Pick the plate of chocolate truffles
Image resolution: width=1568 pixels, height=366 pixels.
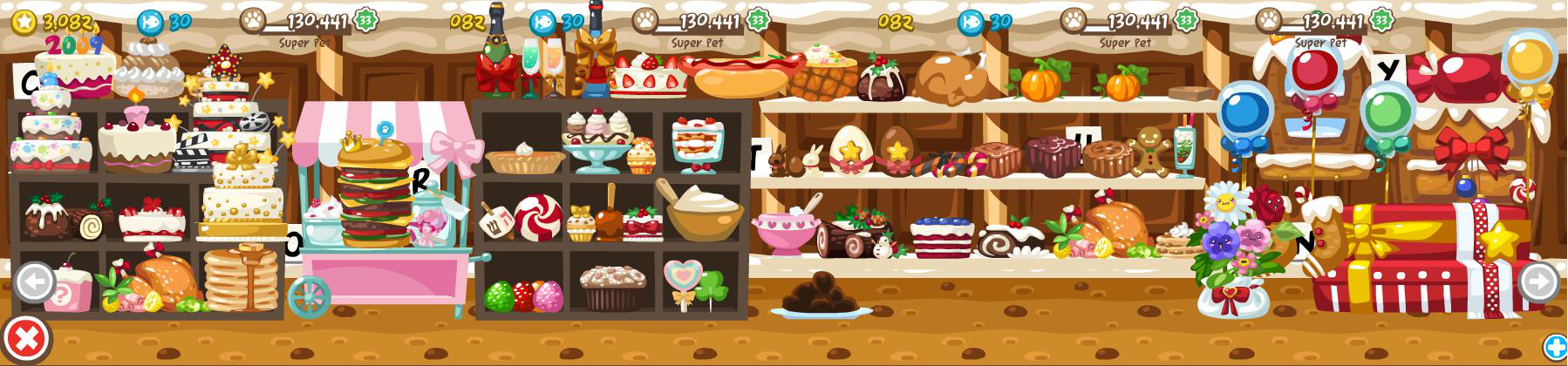[x=820, y=295]
